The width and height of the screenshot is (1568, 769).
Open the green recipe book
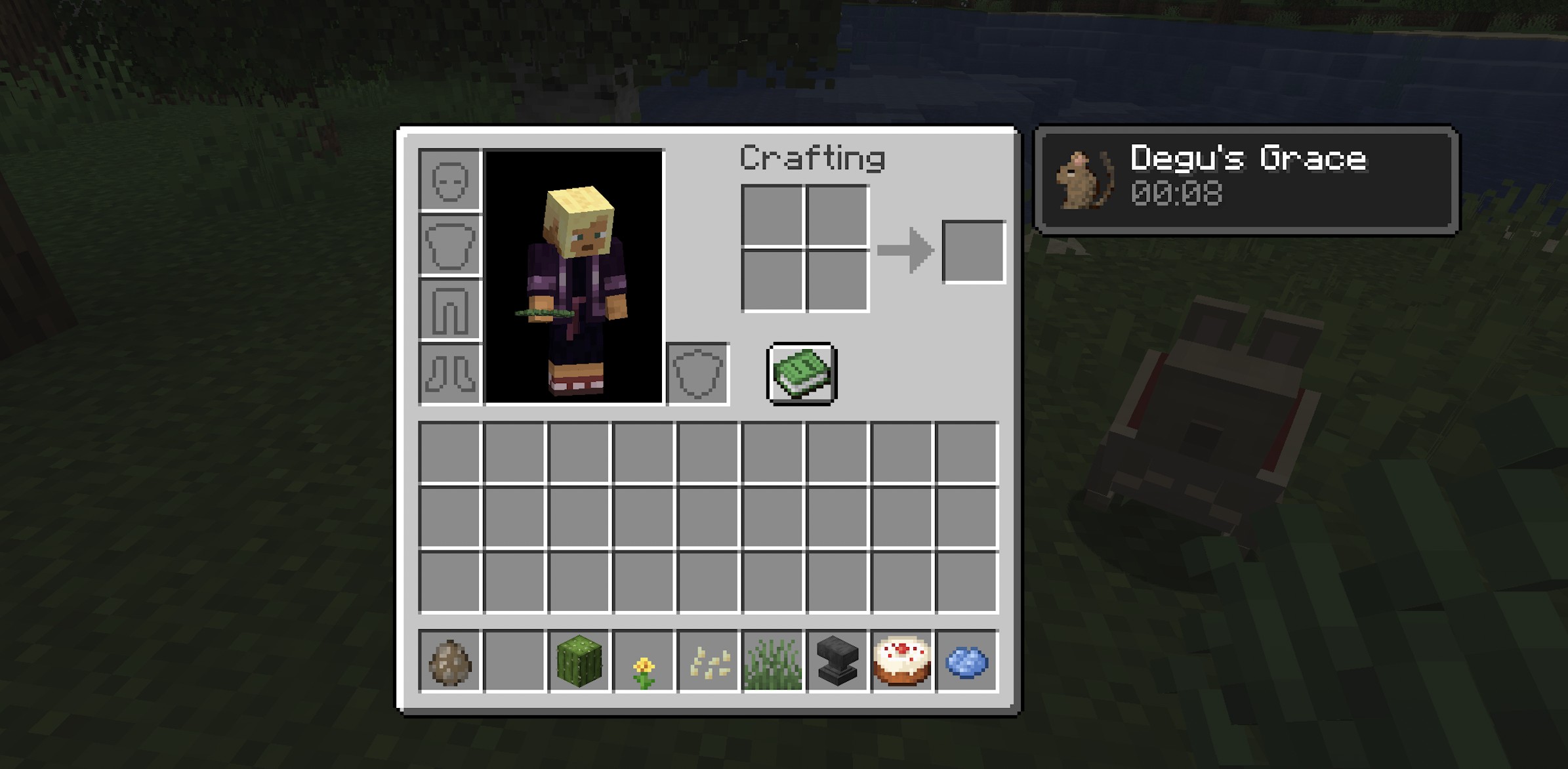802,374
